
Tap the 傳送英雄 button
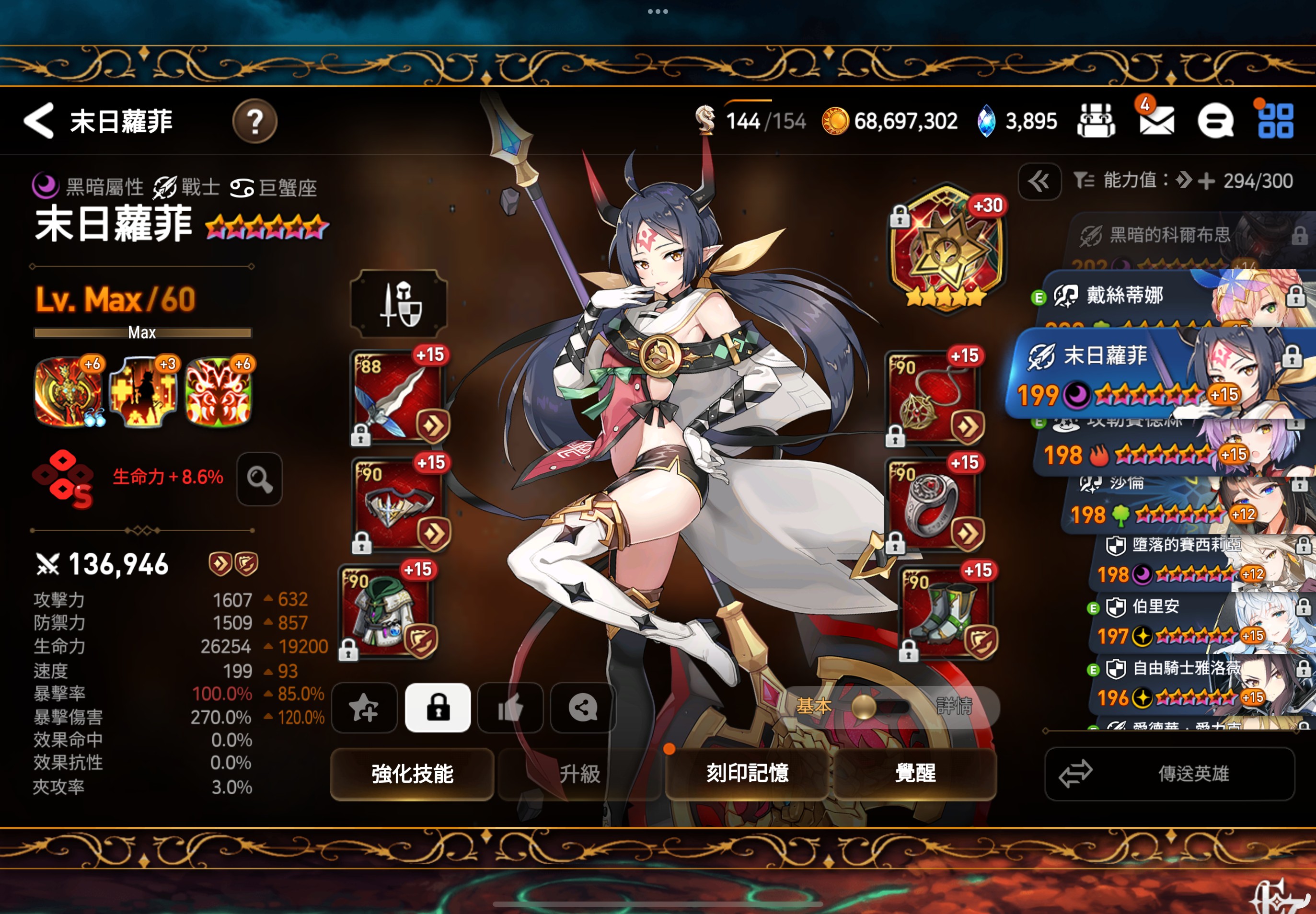point(1169,774)
